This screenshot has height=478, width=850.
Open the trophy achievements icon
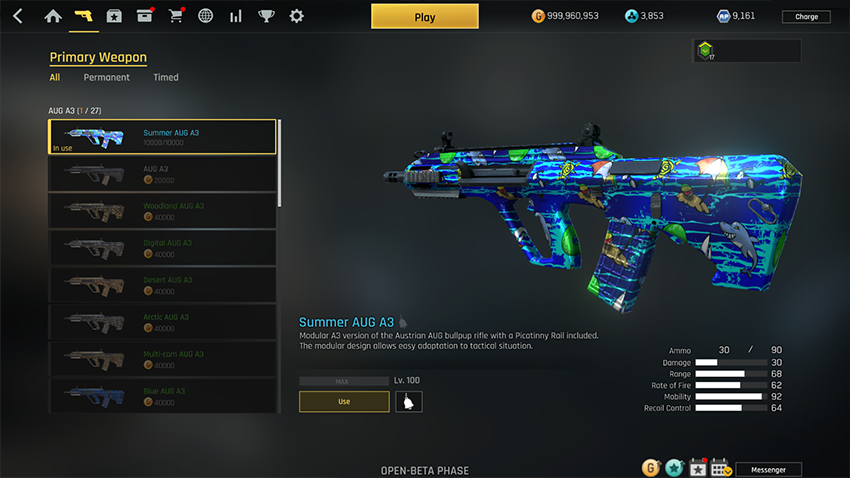click(266, 16)
